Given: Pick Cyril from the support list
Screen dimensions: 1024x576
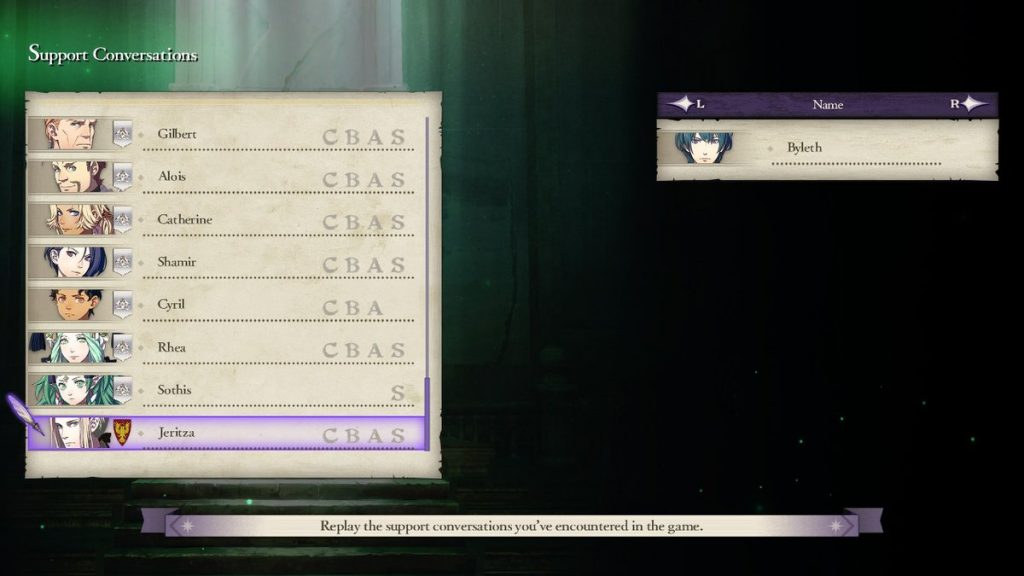Looking at the screenshot, I should click(230, 305).
